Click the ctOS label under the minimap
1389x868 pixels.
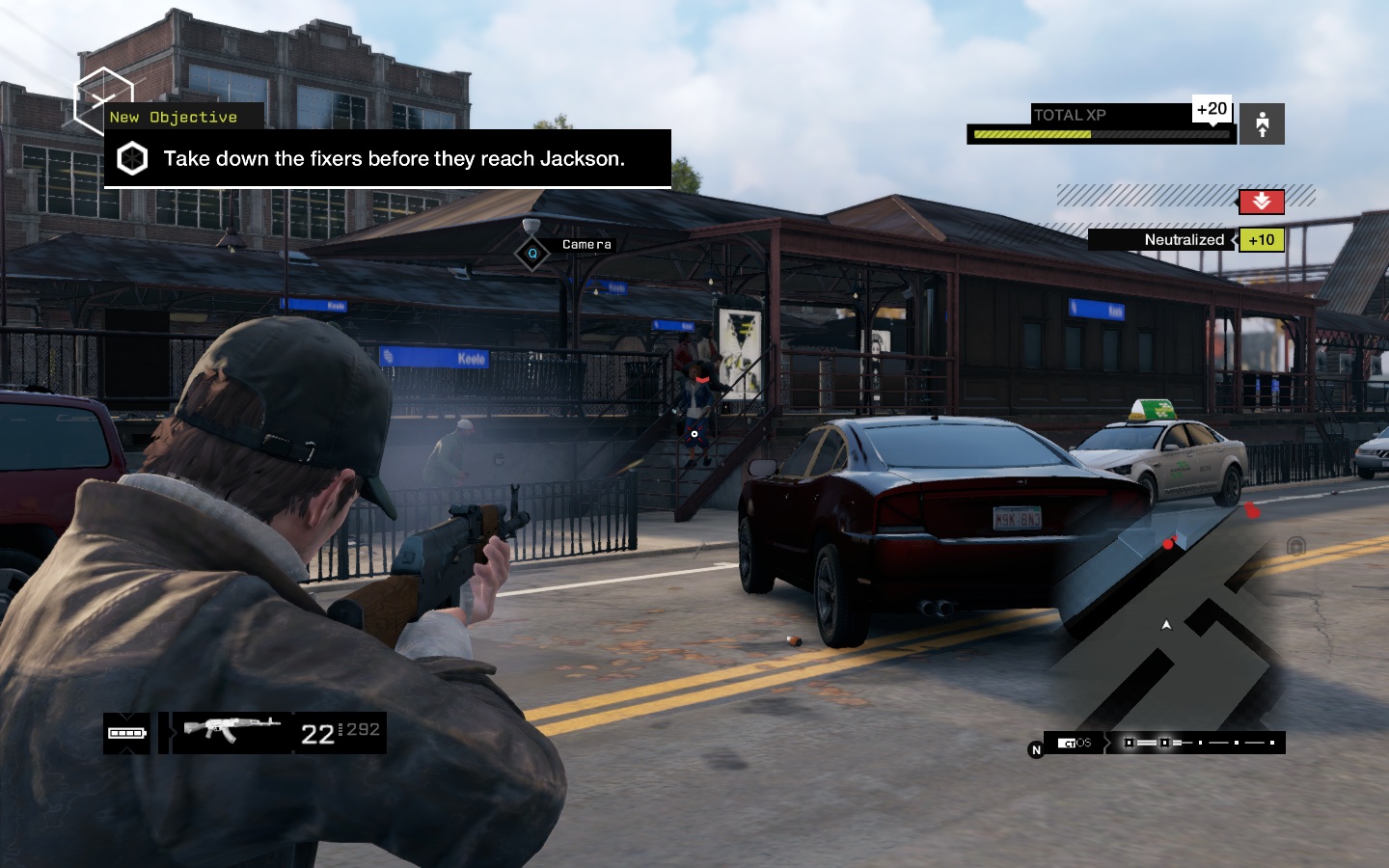[1075, 743]
